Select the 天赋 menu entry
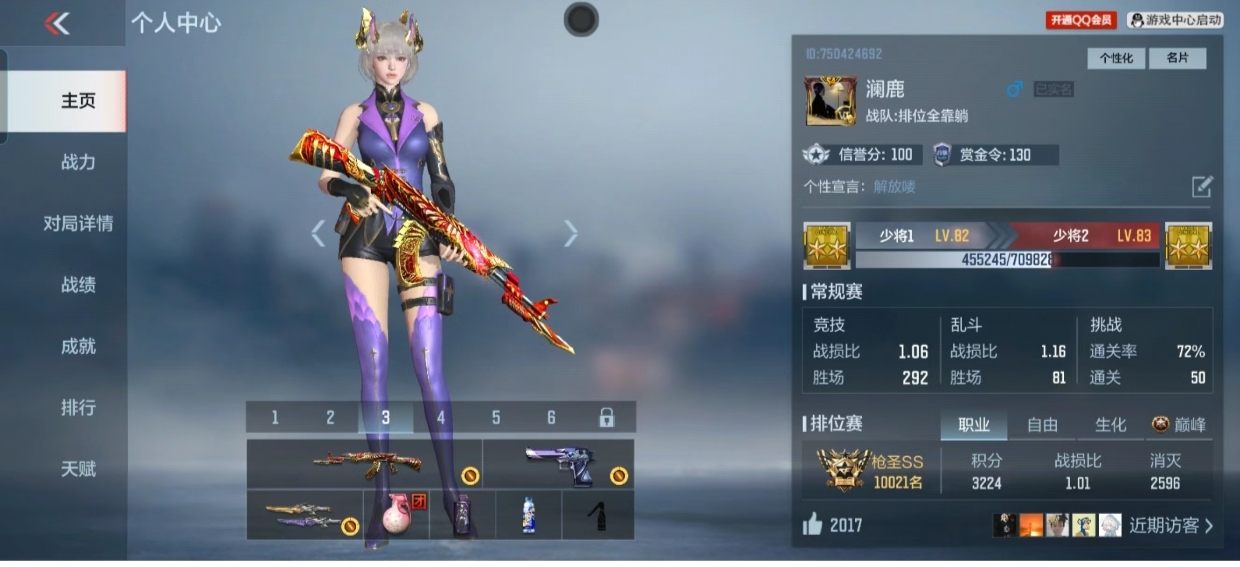 pos(78,469)
